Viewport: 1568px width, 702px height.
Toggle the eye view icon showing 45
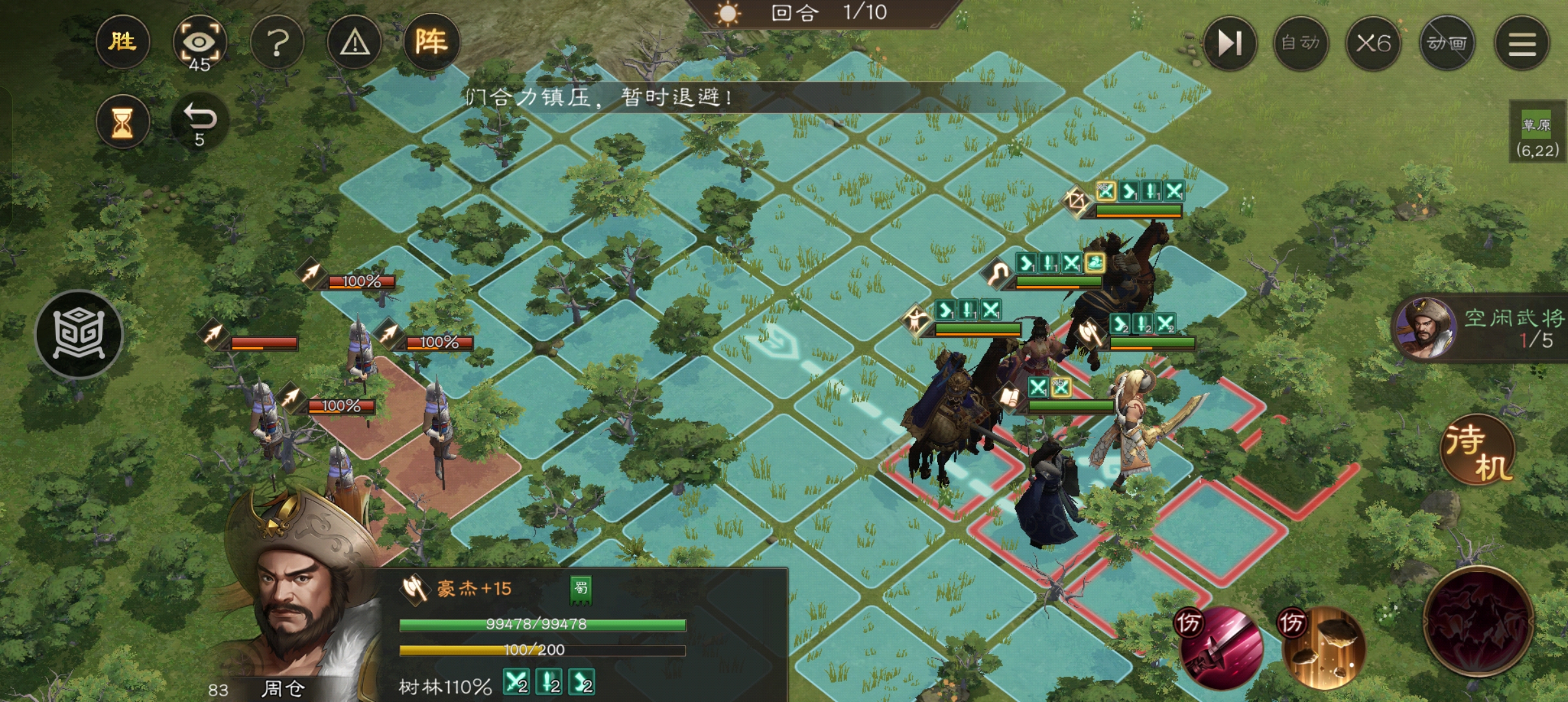[199, 43]
